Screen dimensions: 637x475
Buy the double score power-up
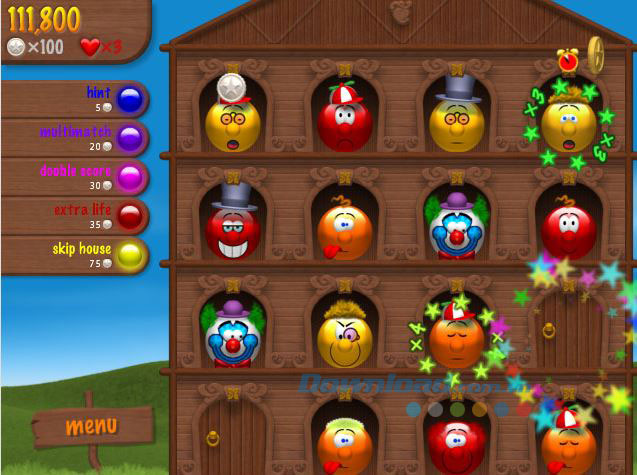pos(129,177)
